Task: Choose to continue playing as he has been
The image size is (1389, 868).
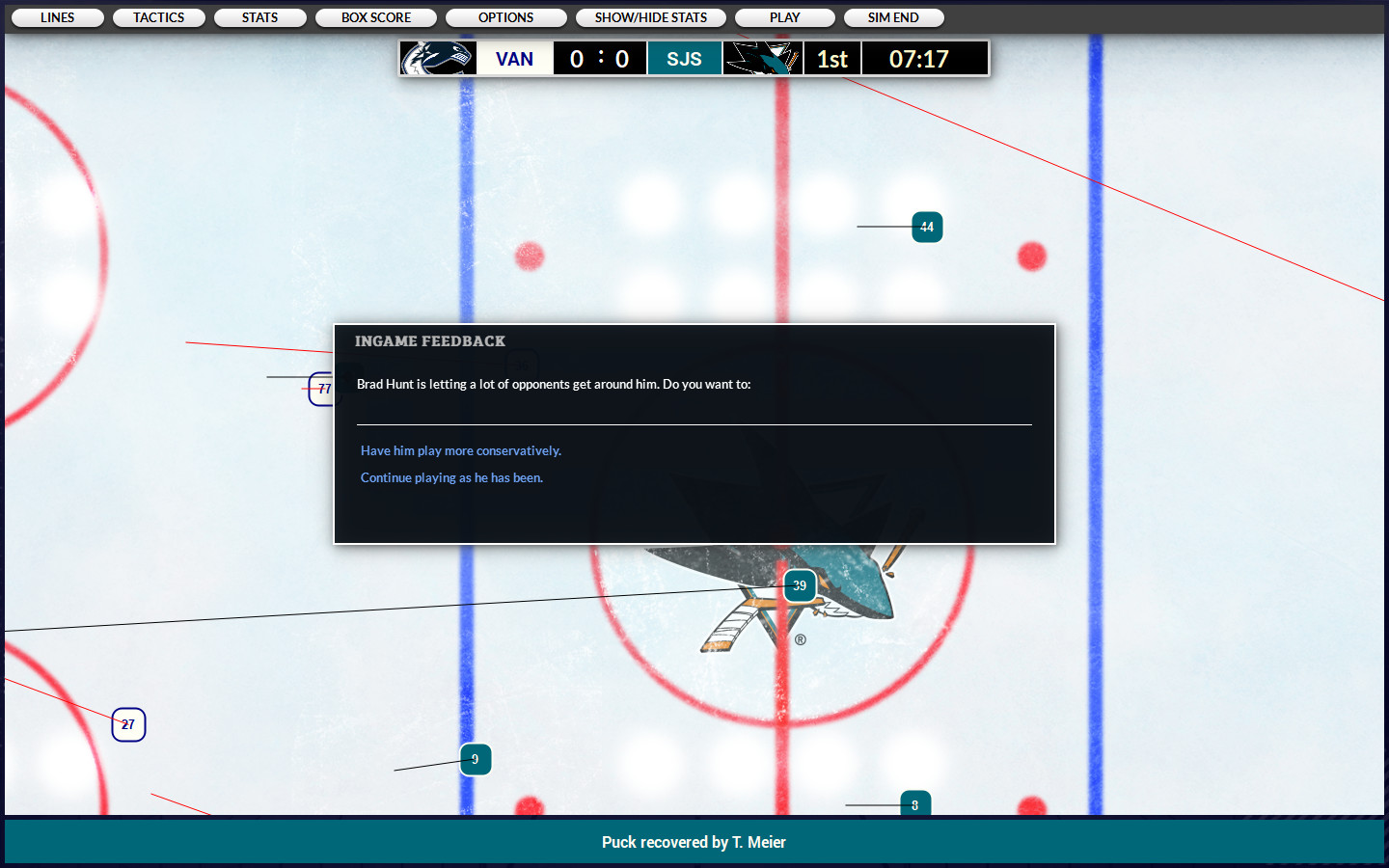Action: tap(450, 477)
